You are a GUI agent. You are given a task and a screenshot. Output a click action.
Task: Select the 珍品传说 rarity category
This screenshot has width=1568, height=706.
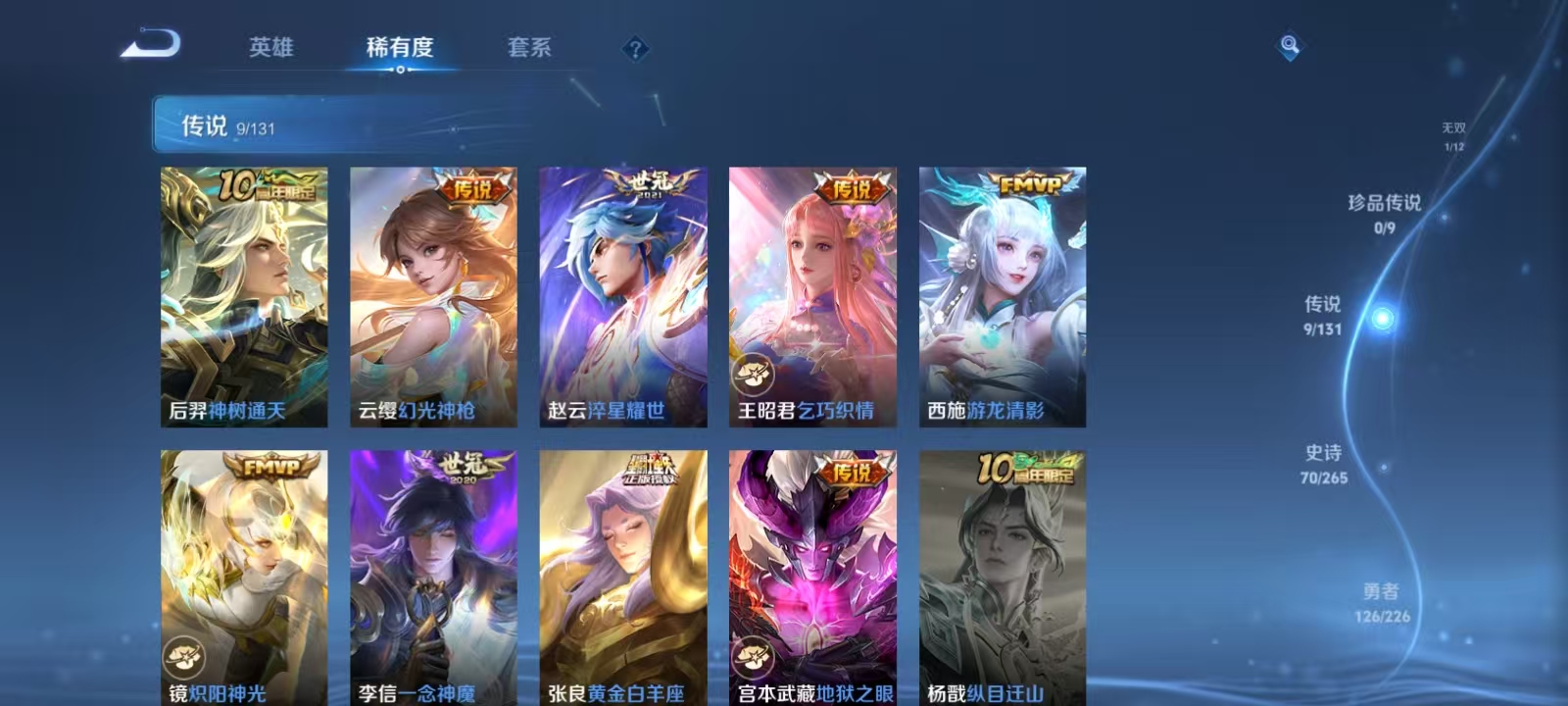tap(1387, 211)
